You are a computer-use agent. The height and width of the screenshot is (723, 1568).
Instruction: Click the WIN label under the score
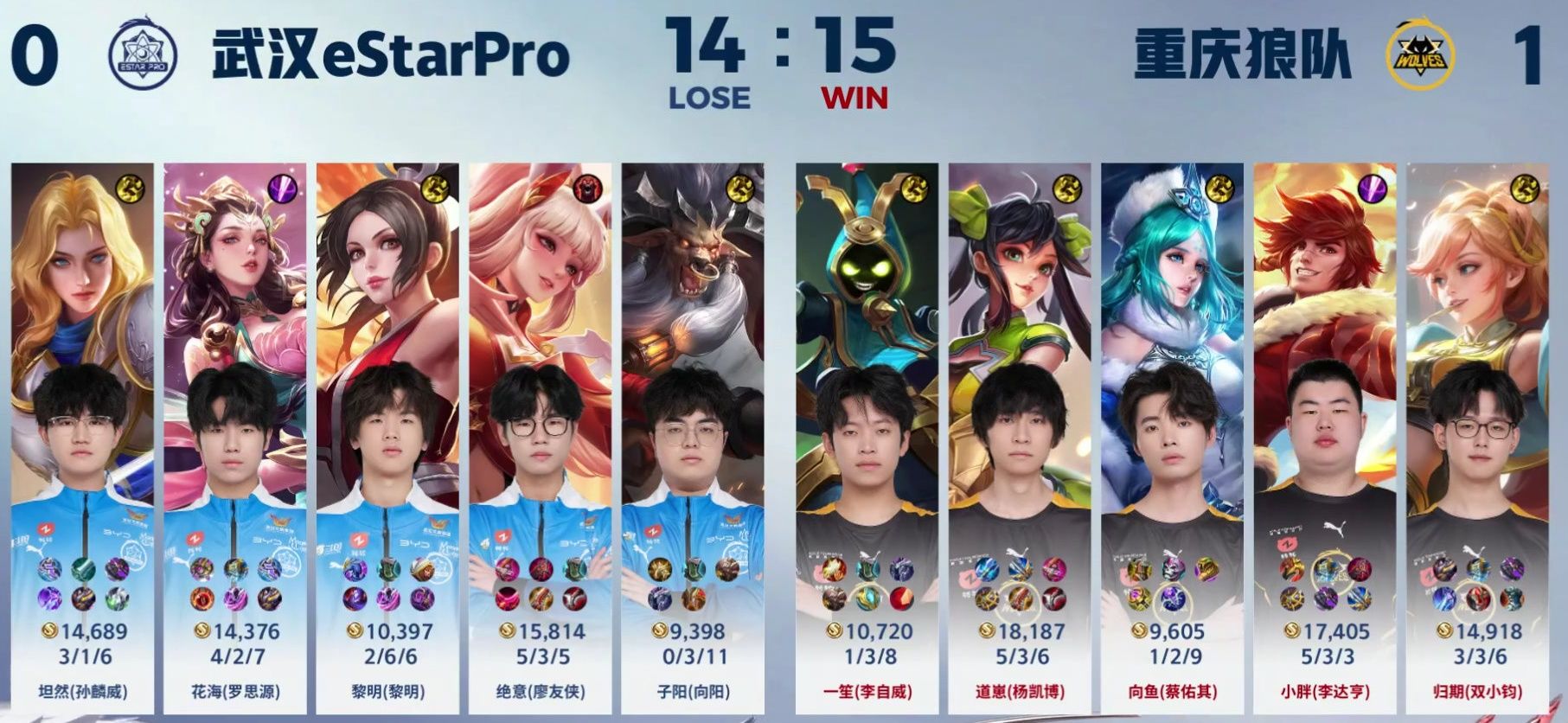click(x=856, y=98)
